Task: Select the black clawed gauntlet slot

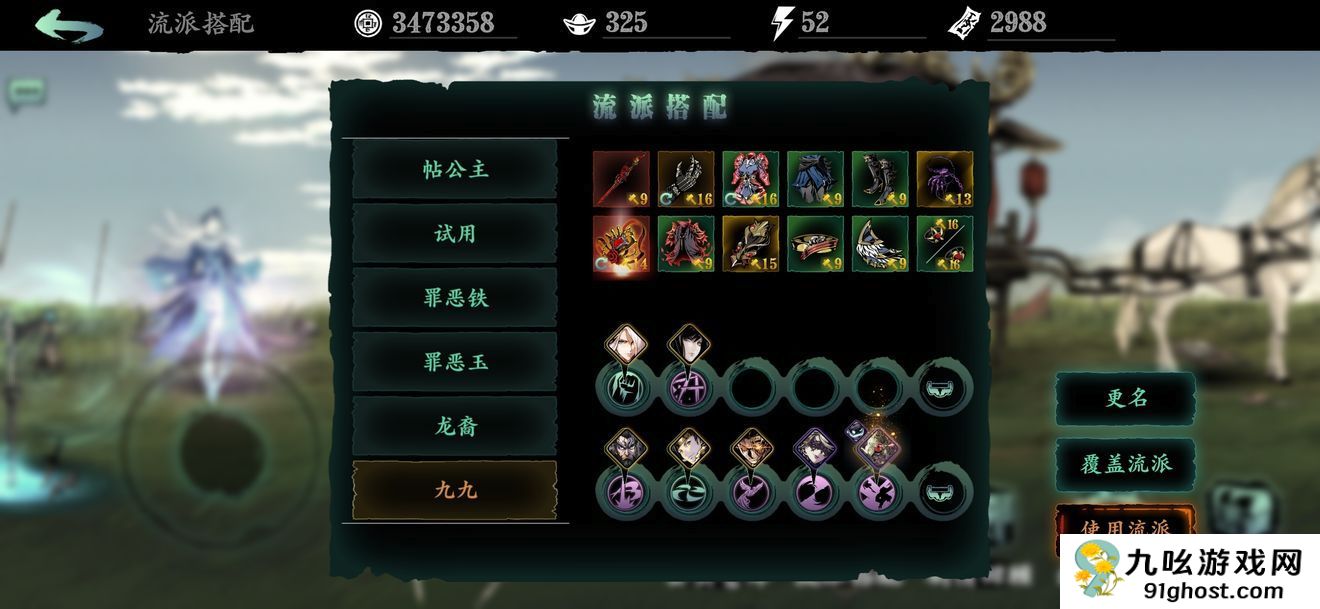Action: [686, 179]
